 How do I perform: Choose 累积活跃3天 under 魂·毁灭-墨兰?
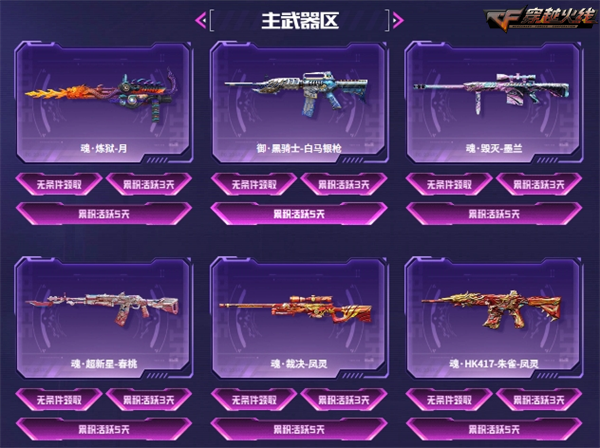point(540,185)
